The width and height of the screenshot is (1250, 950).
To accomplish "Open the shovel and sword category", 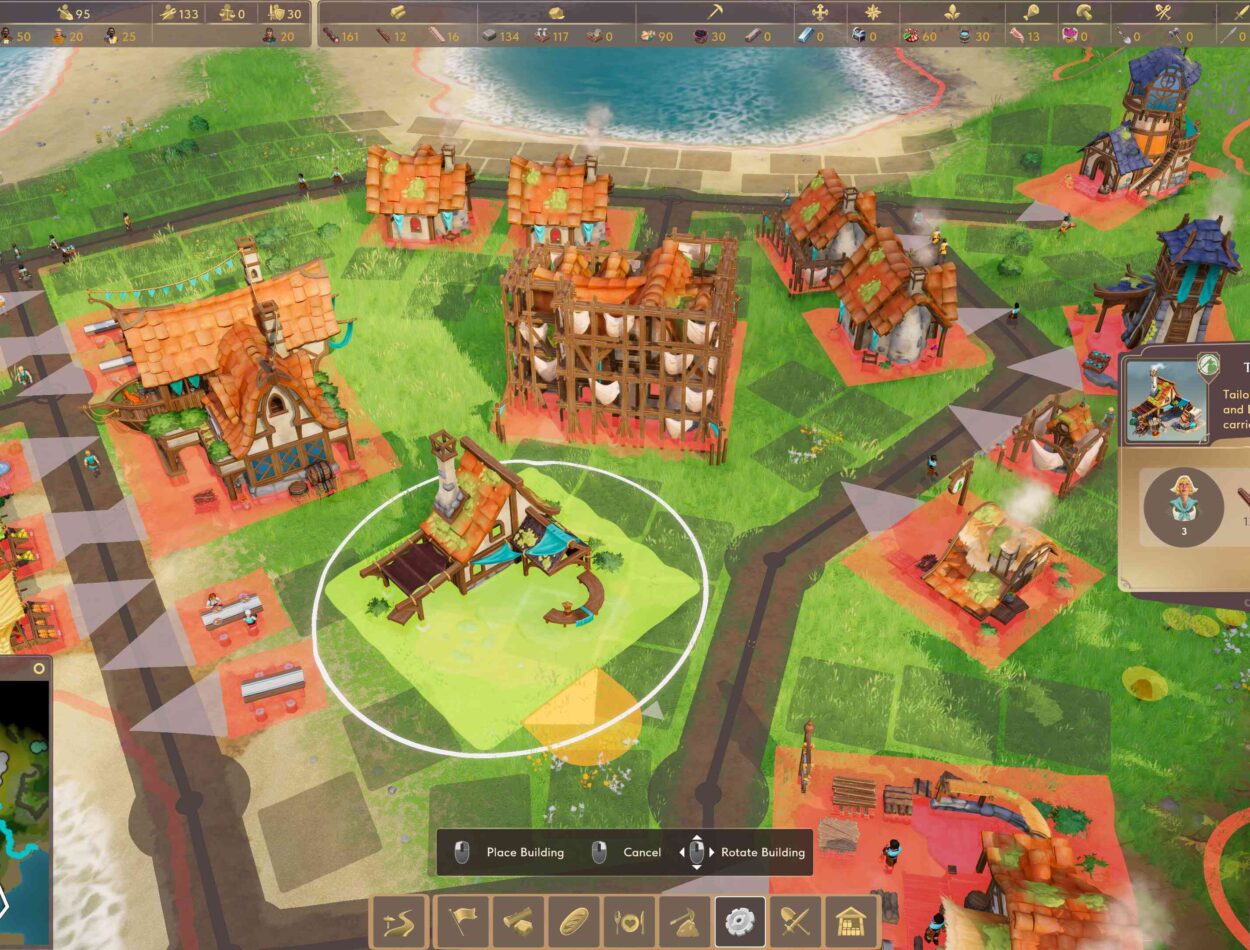I will pyautogui.click(x=795, y=921).
